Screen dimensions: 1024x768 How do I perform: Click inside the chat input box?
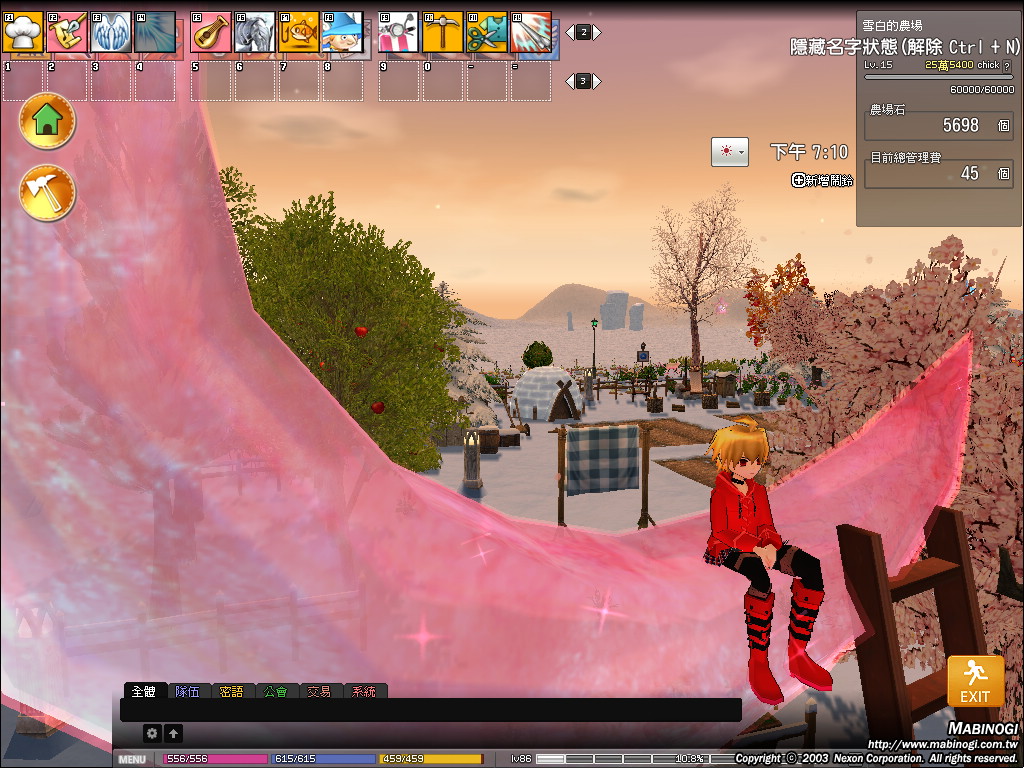pos(430,710)
